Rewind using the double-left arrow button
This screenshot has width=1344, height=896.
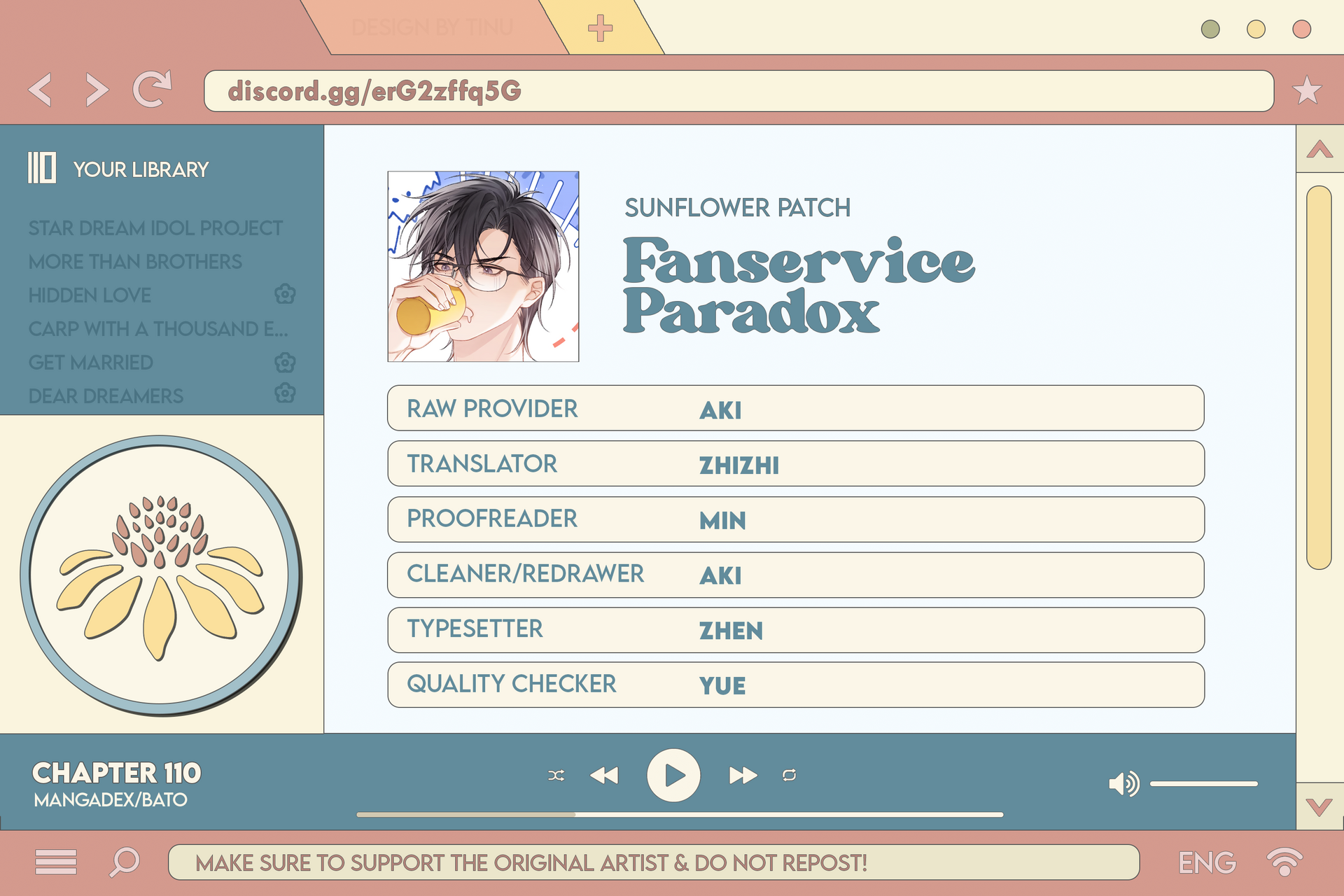tap(604, 776)
